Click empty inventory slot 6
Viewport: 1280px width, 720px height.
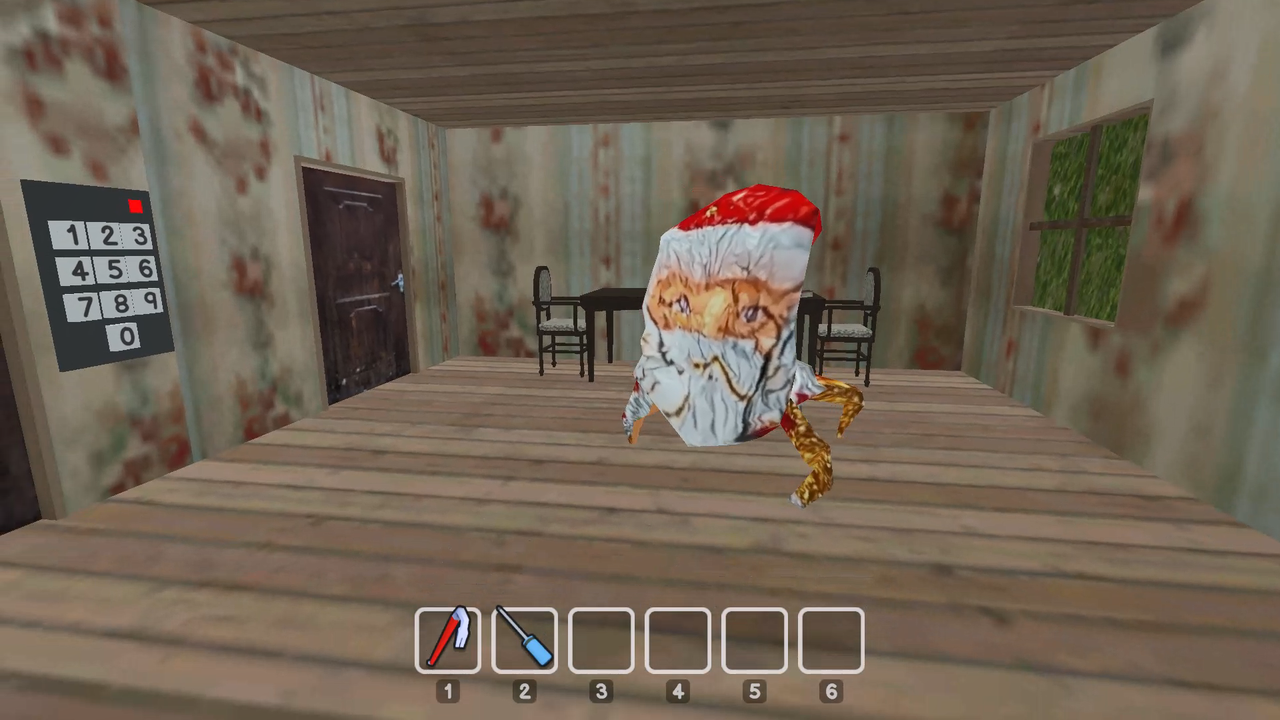coord(831,638)
